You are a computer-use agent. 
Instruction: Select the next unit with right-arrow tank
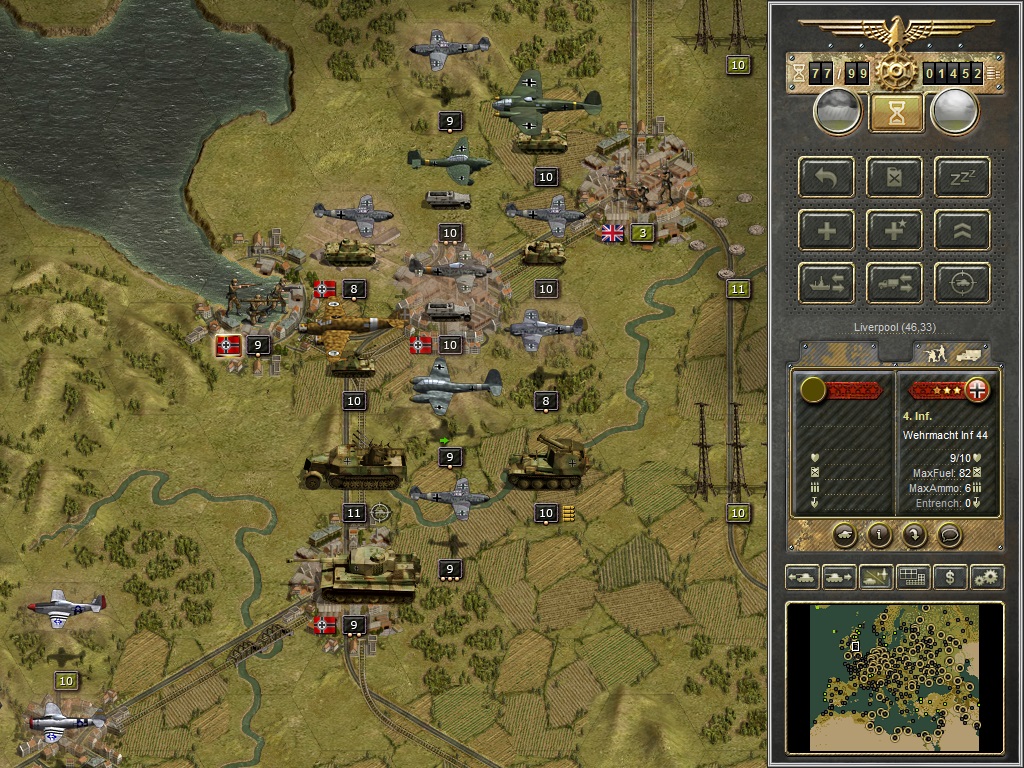coord(840,577)
